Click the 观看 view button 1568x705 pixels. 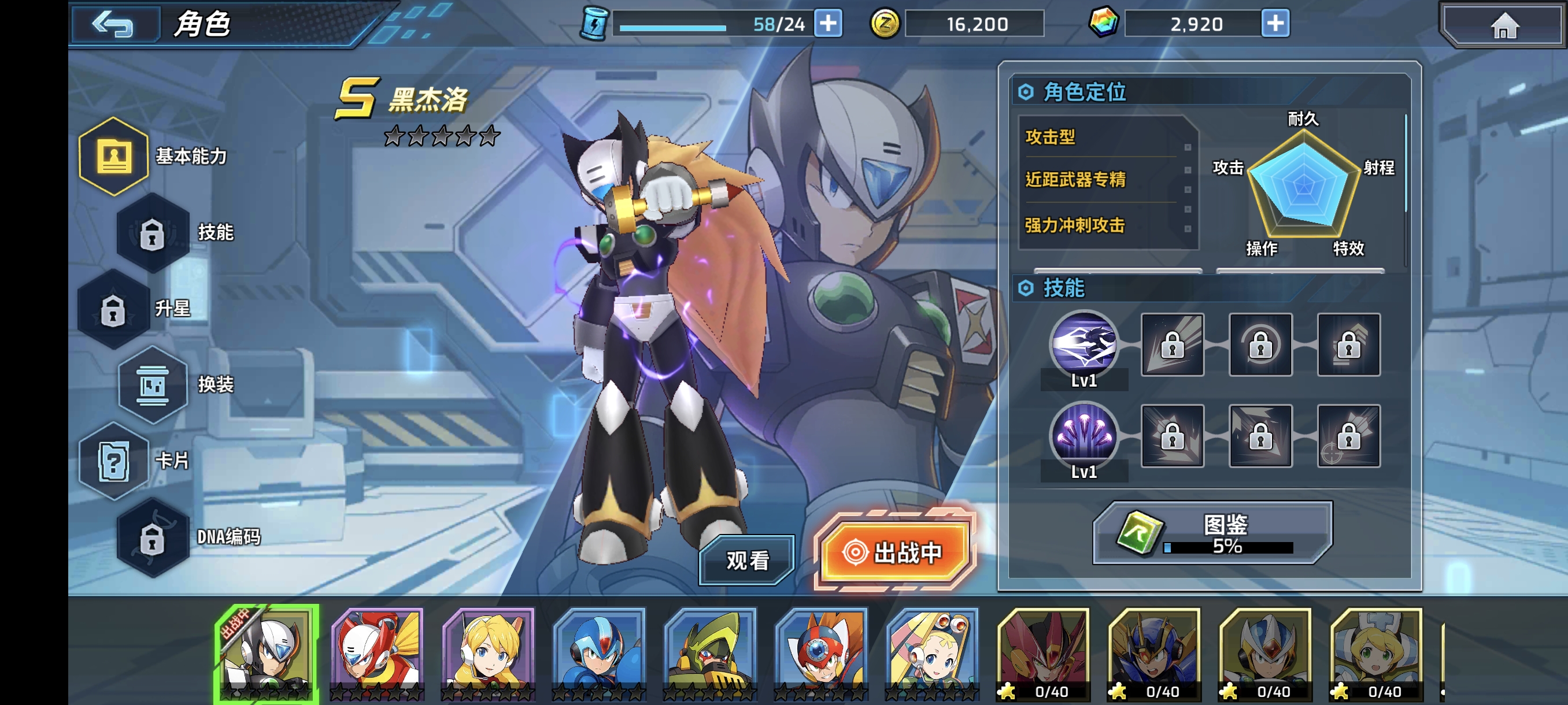click(x=747, y=560)
